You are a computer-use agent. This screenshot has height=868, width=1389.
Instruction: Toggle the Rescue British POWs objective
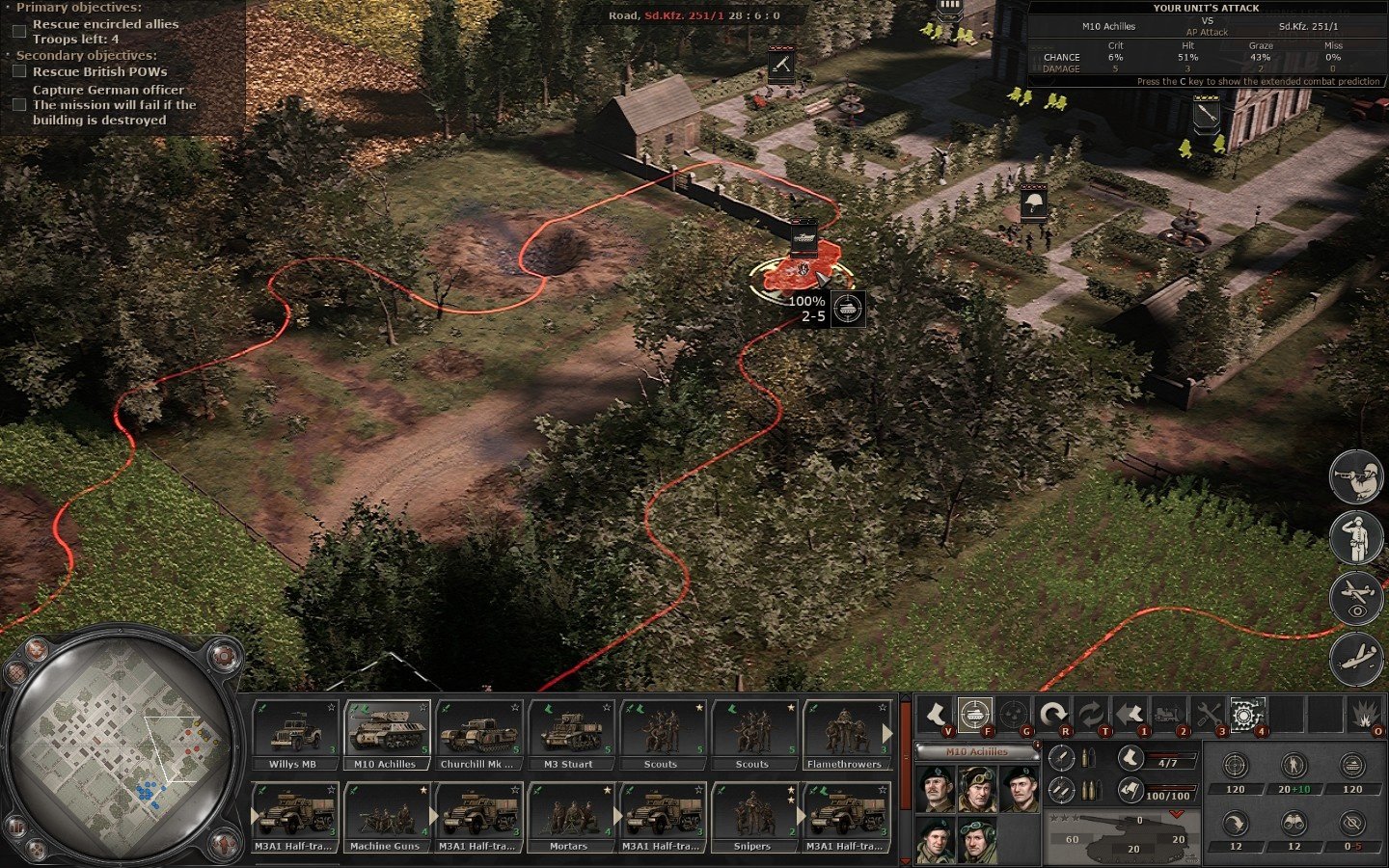(x=19, y=71)
